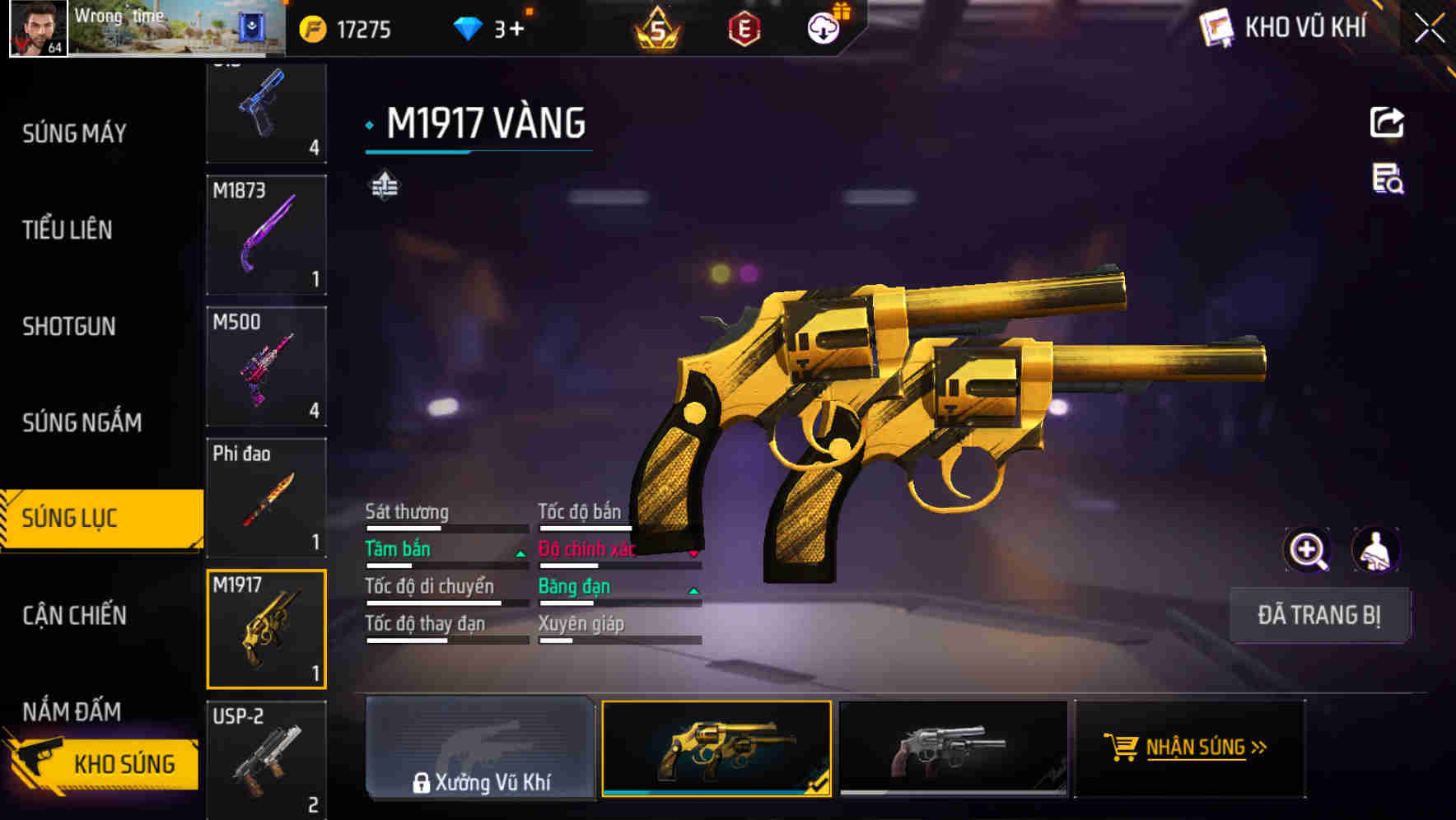The height and width of the screenshot is (820, 1456).
Task: Click the locked Xưởng Vũ Khí panel
Action: click(x=482, y=749)
